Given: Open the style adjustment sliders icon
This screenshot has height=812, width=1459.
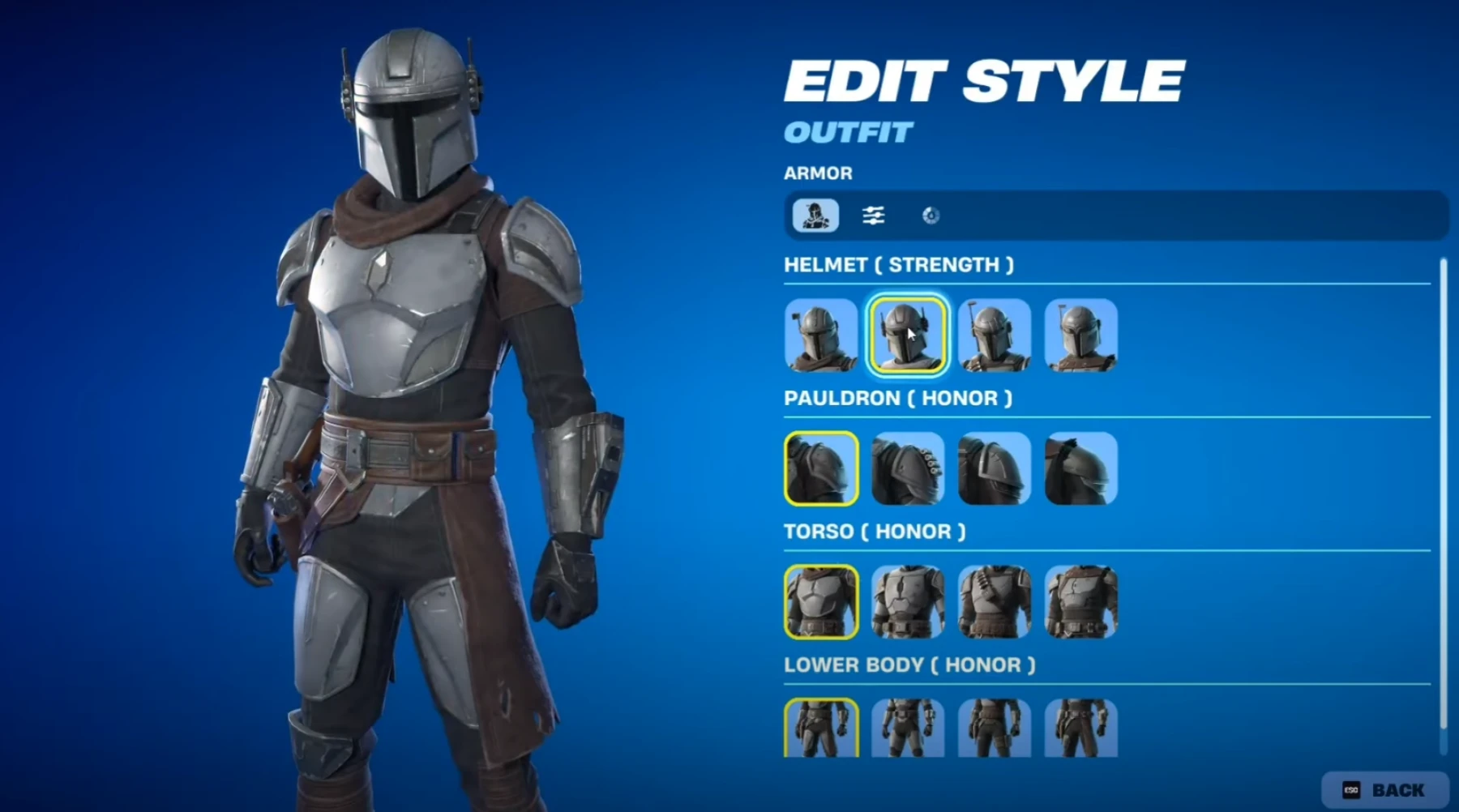Looking at the screenshot, I should coord(873,214).
